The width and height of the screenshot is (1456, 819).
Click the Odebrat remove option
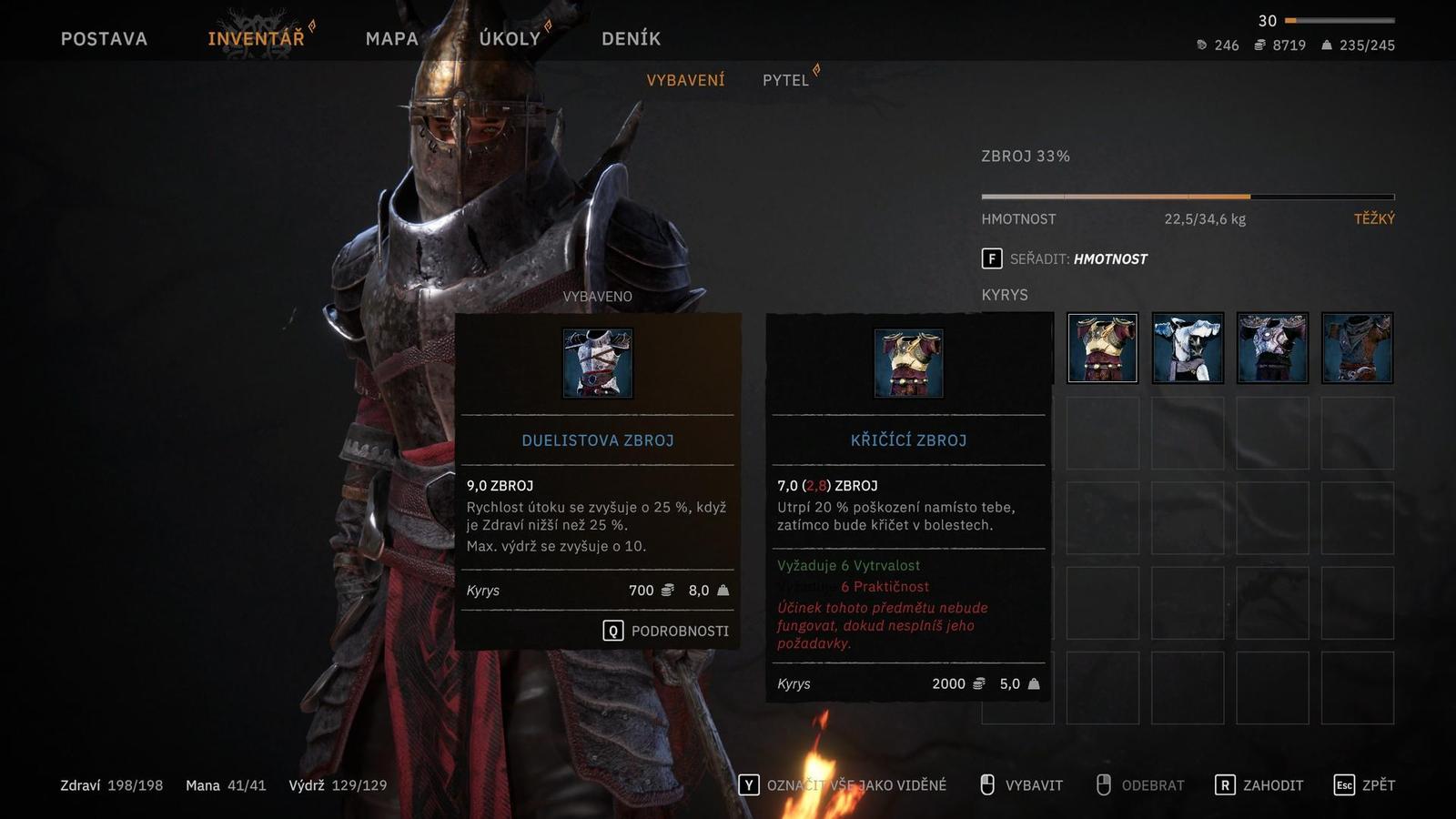click(x=1140, y=785)
